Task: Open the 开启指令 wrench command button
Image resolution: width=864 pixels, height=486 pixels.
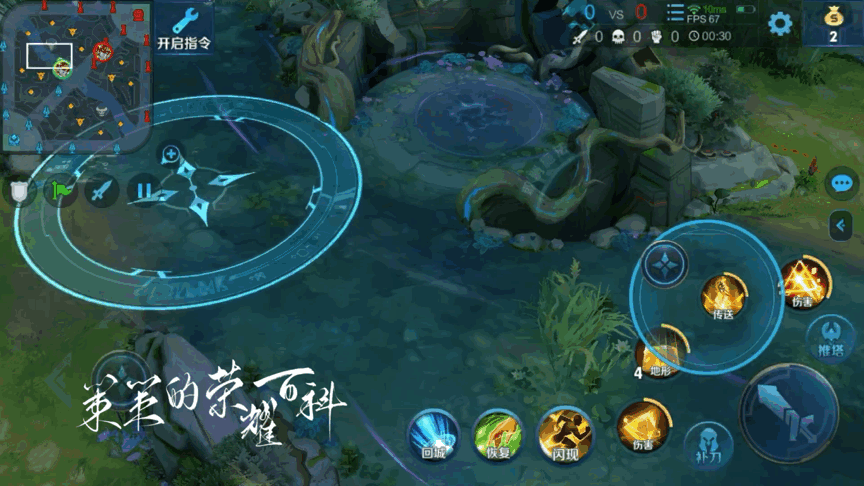Action: coord(184,27)
